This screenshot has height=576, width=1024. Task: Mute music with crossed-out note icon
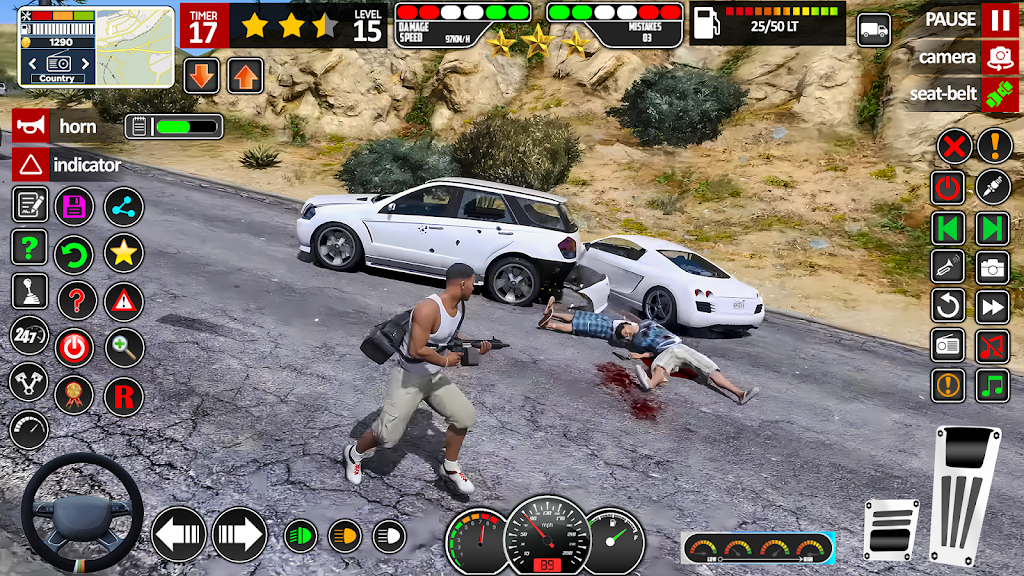pyautogui.click(x=993, y=346)
